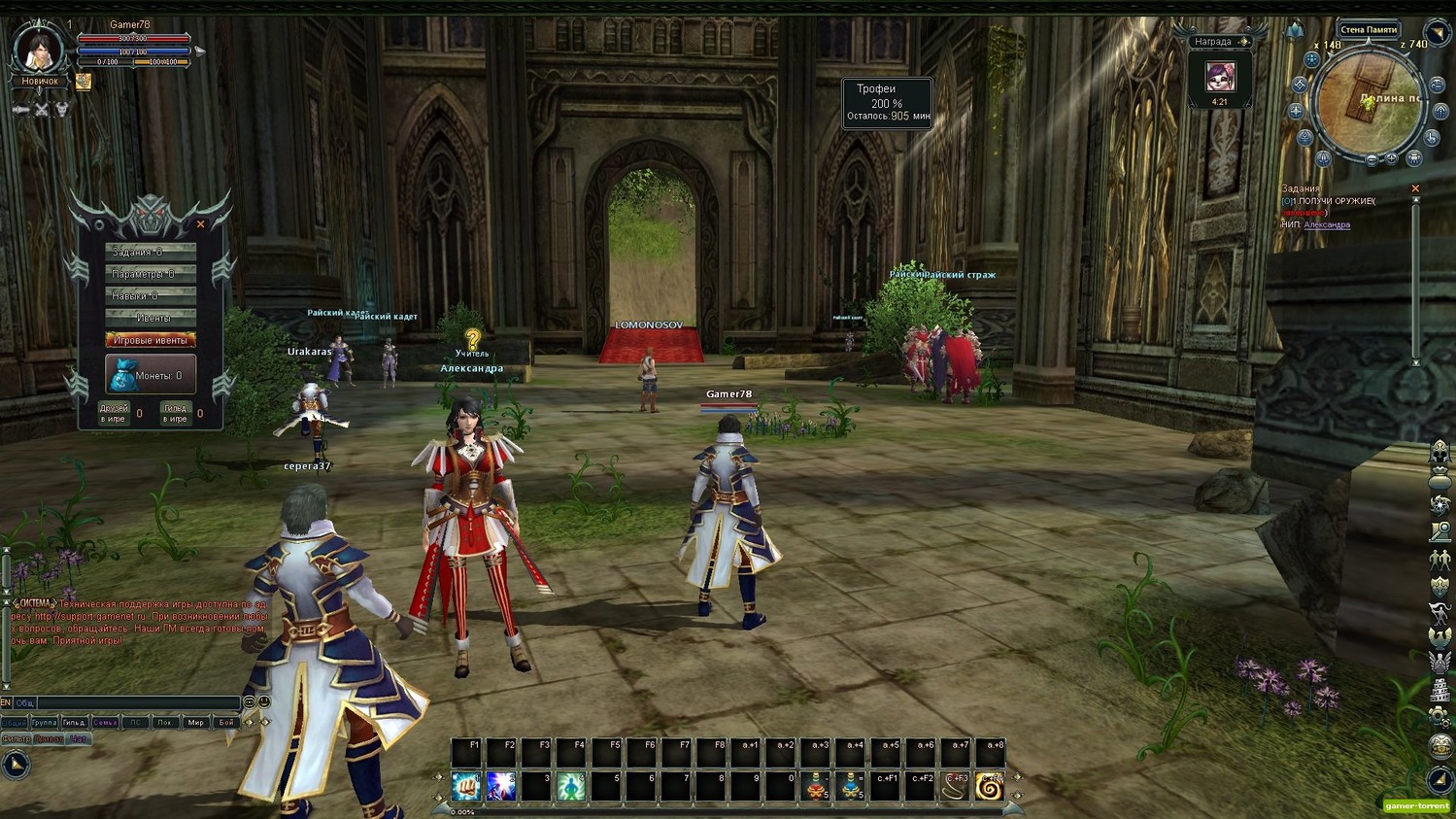Use the green meditation figure skill

pos(571,786)
